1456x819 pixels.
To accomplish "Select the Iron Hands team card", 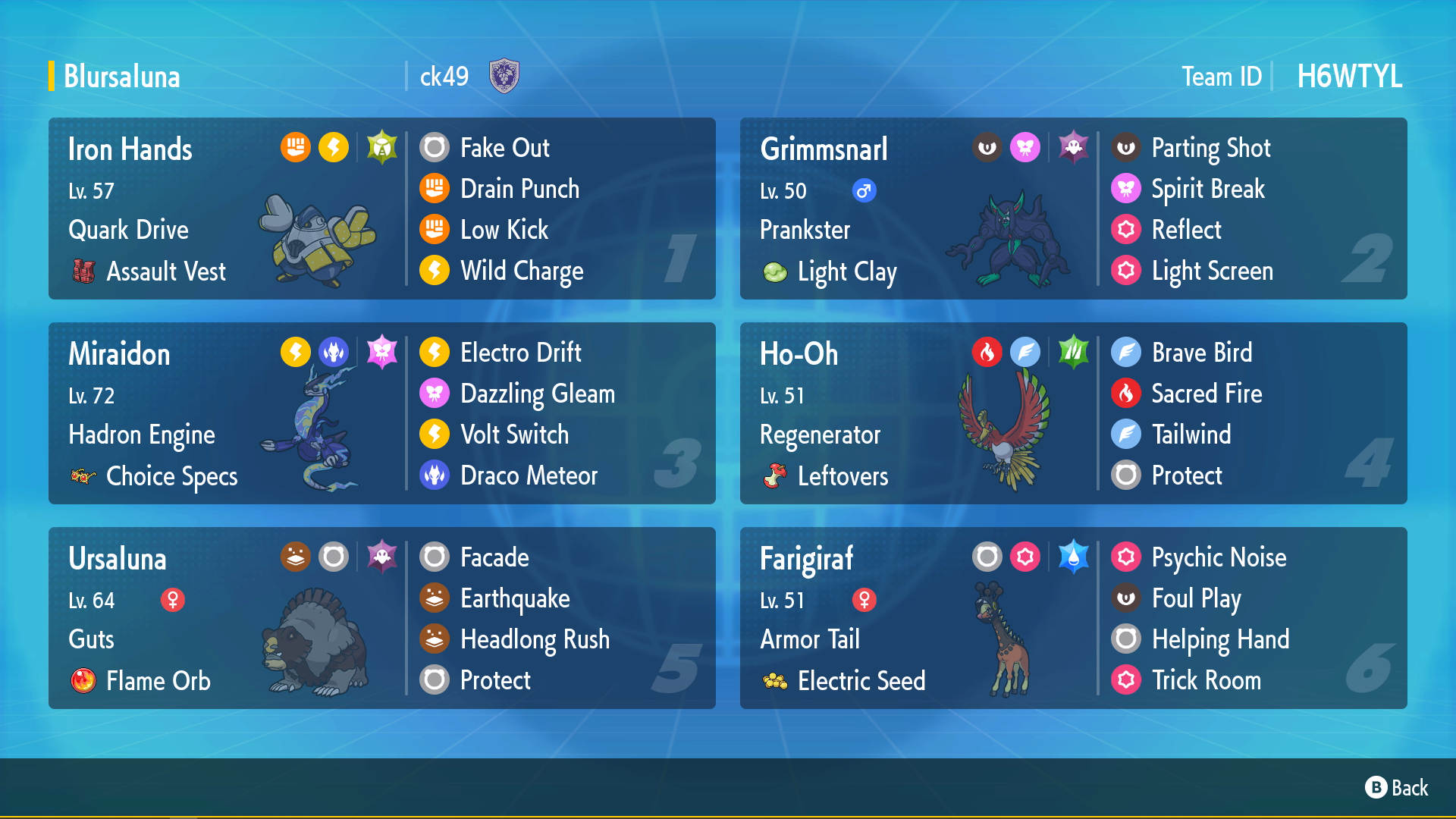I will [227, 209].
